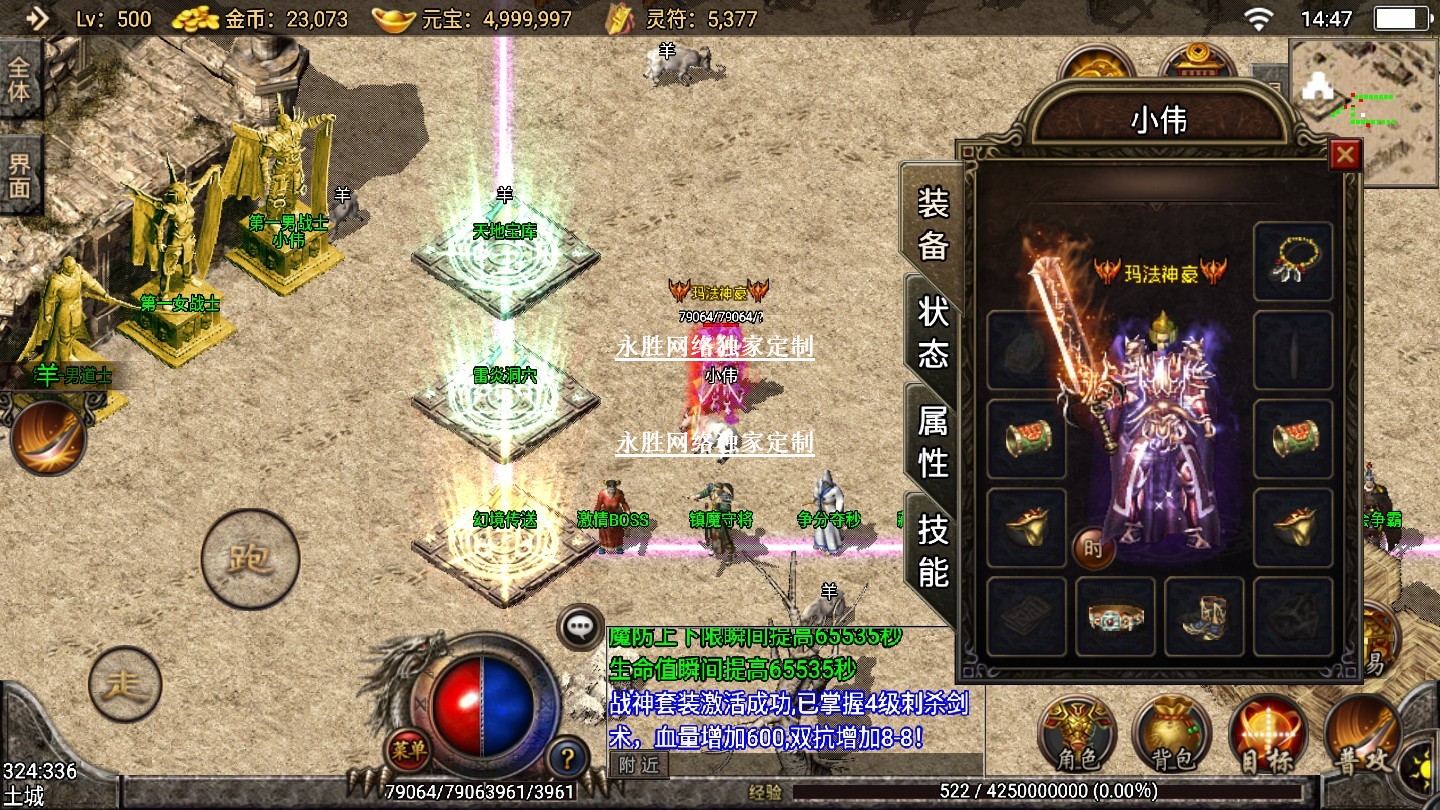Select the equipped necklace slot
This screenshot has width=1440, height=810.
point(1292,262)
